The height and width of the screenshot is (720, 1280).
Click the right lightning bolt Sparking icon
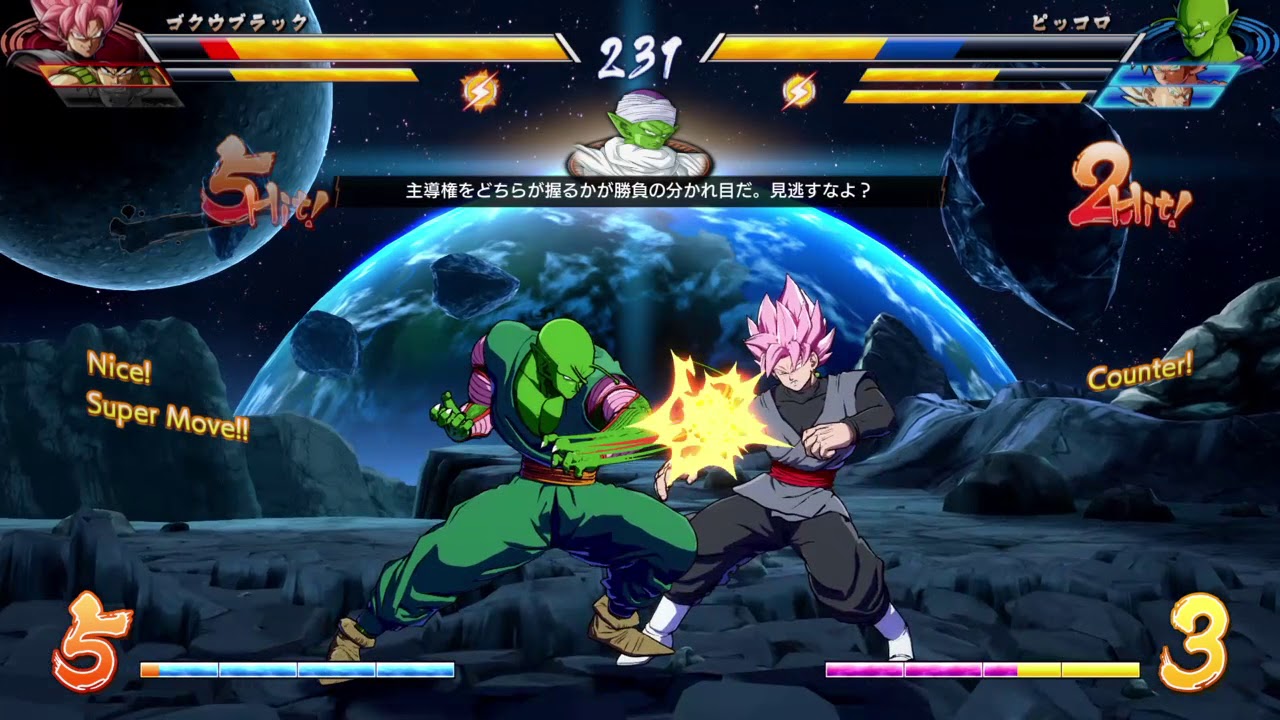coord(800,90)
